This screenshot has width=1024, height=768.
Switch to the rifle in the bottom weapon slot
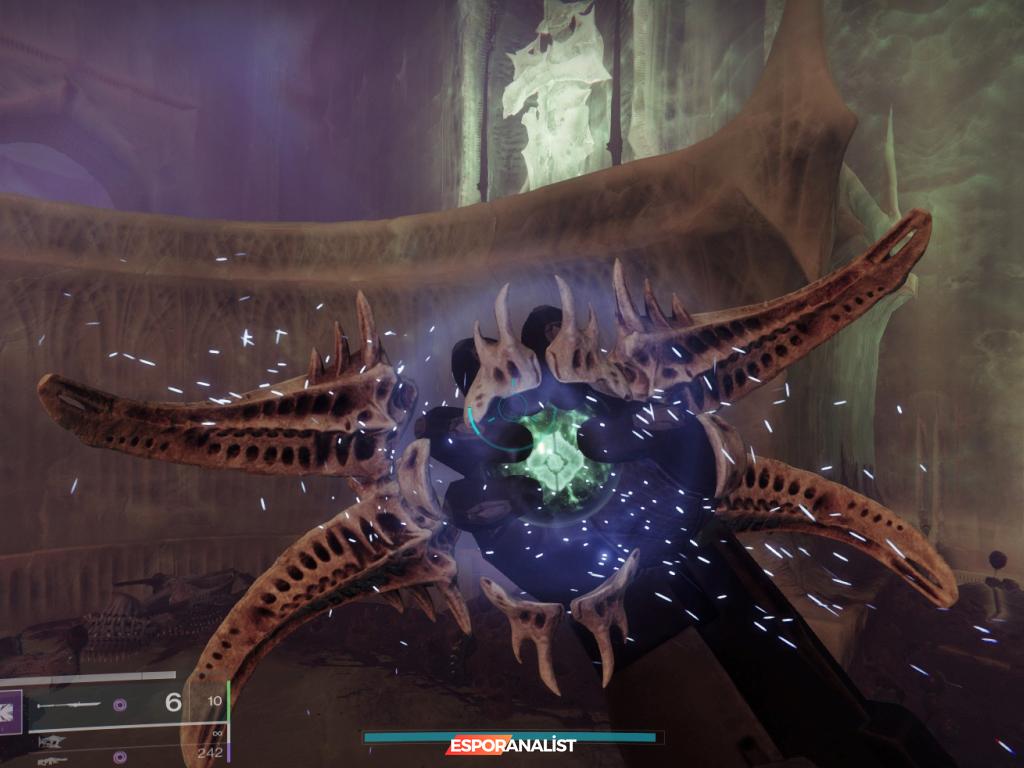point(52,760)
